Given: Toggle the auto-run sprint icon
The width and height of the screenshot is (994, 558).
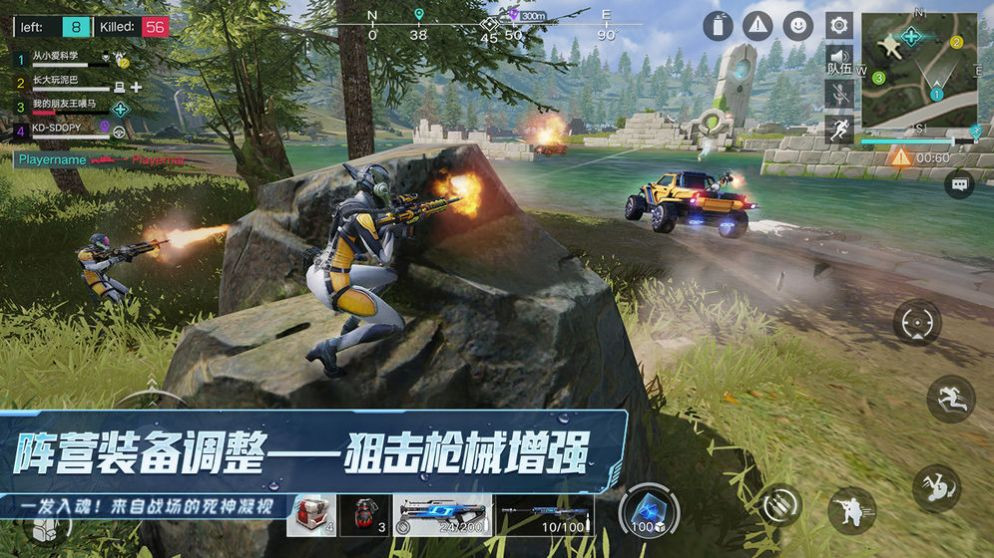Looking at the screenshot, I should (x=839, y=128).
